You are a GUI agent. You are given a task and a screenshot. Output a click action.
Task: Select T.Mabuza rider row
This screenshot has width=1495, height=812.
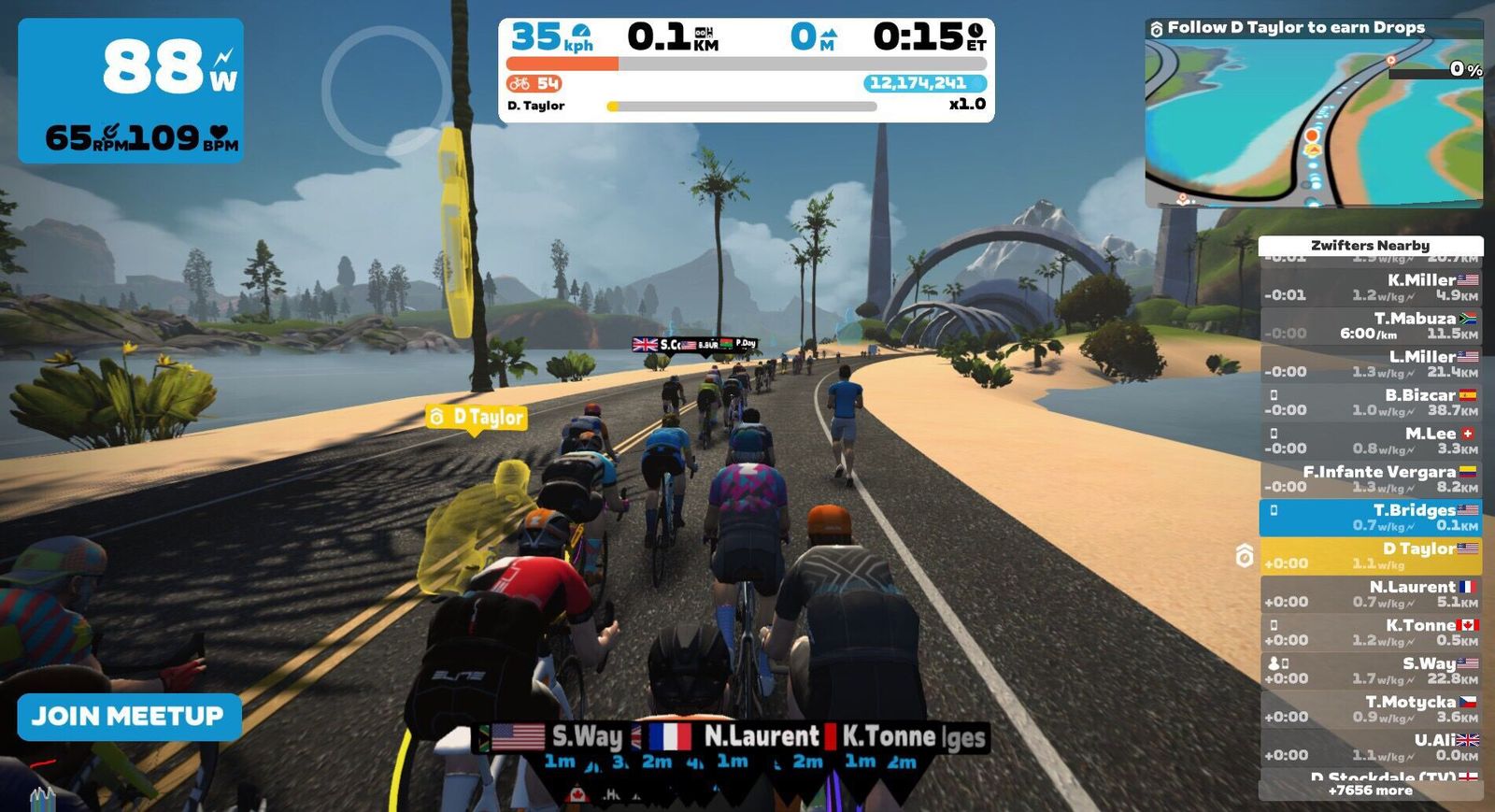click(1370, 325)
